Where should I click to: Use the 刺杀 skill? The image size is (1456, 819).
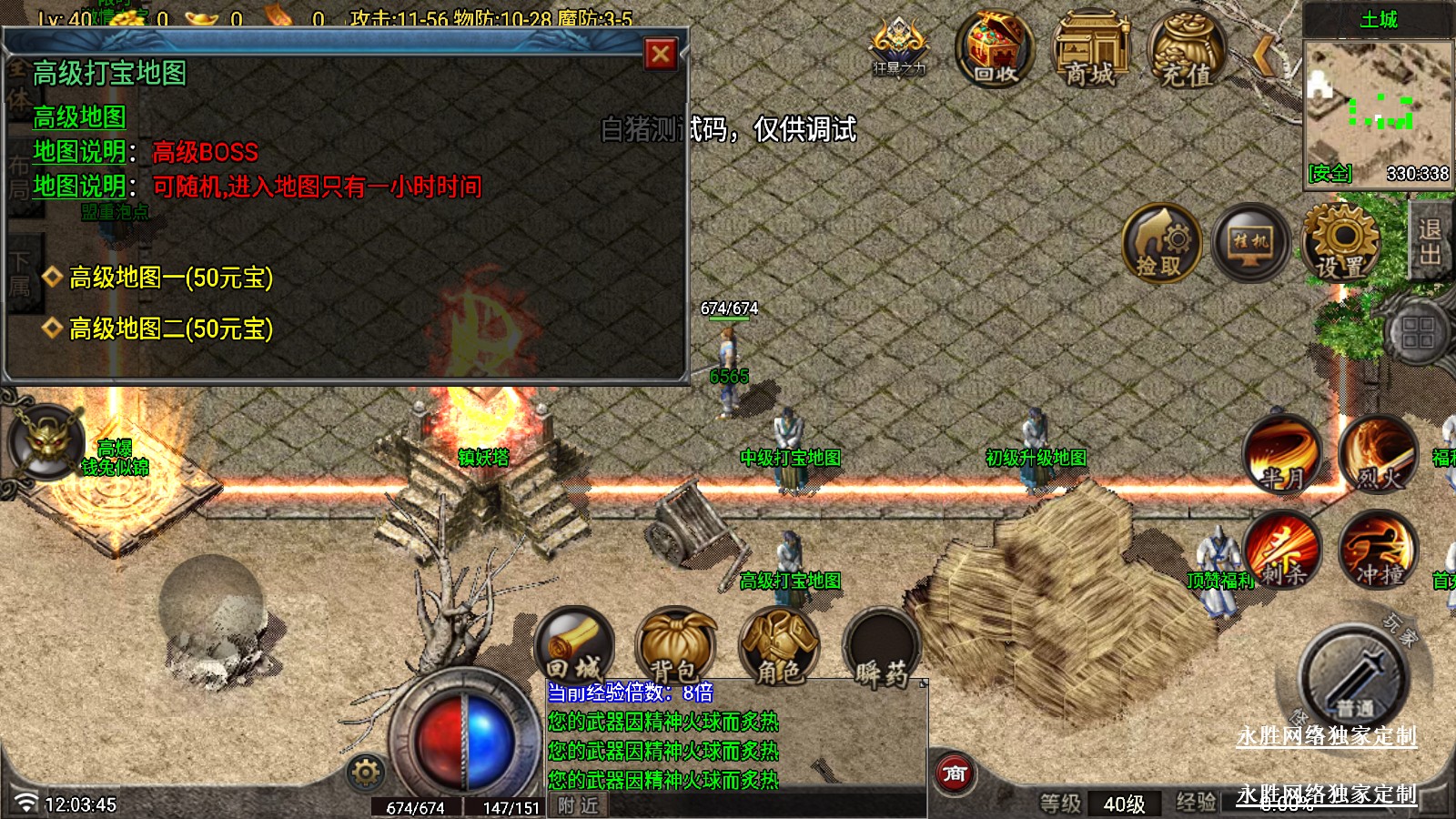[x=1282, y=550]
